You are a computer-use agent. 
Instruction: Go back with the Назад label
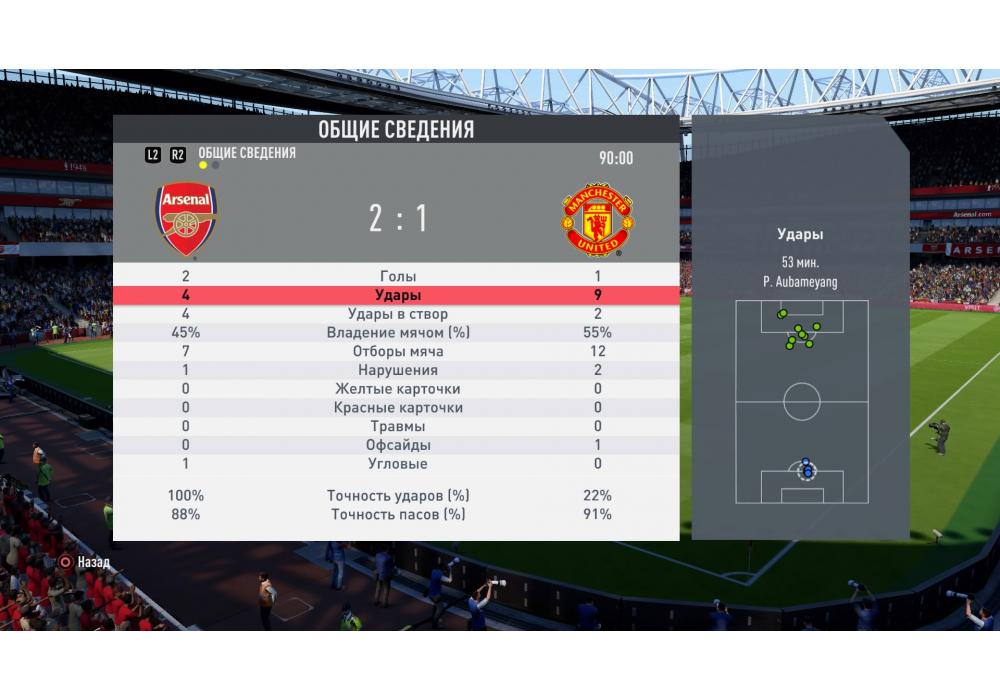click(94, 562)
